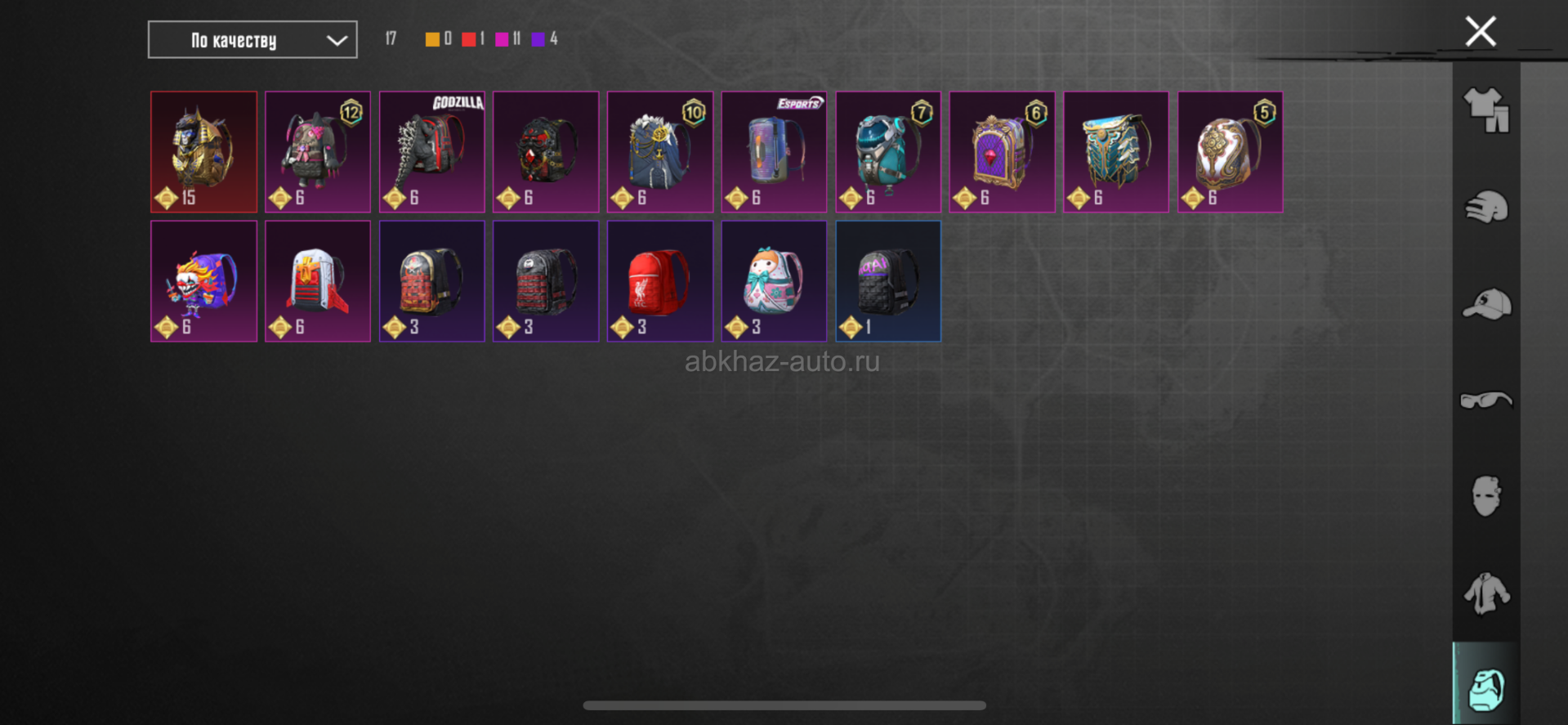Show the face mask category

click(x=1485, y=496)
